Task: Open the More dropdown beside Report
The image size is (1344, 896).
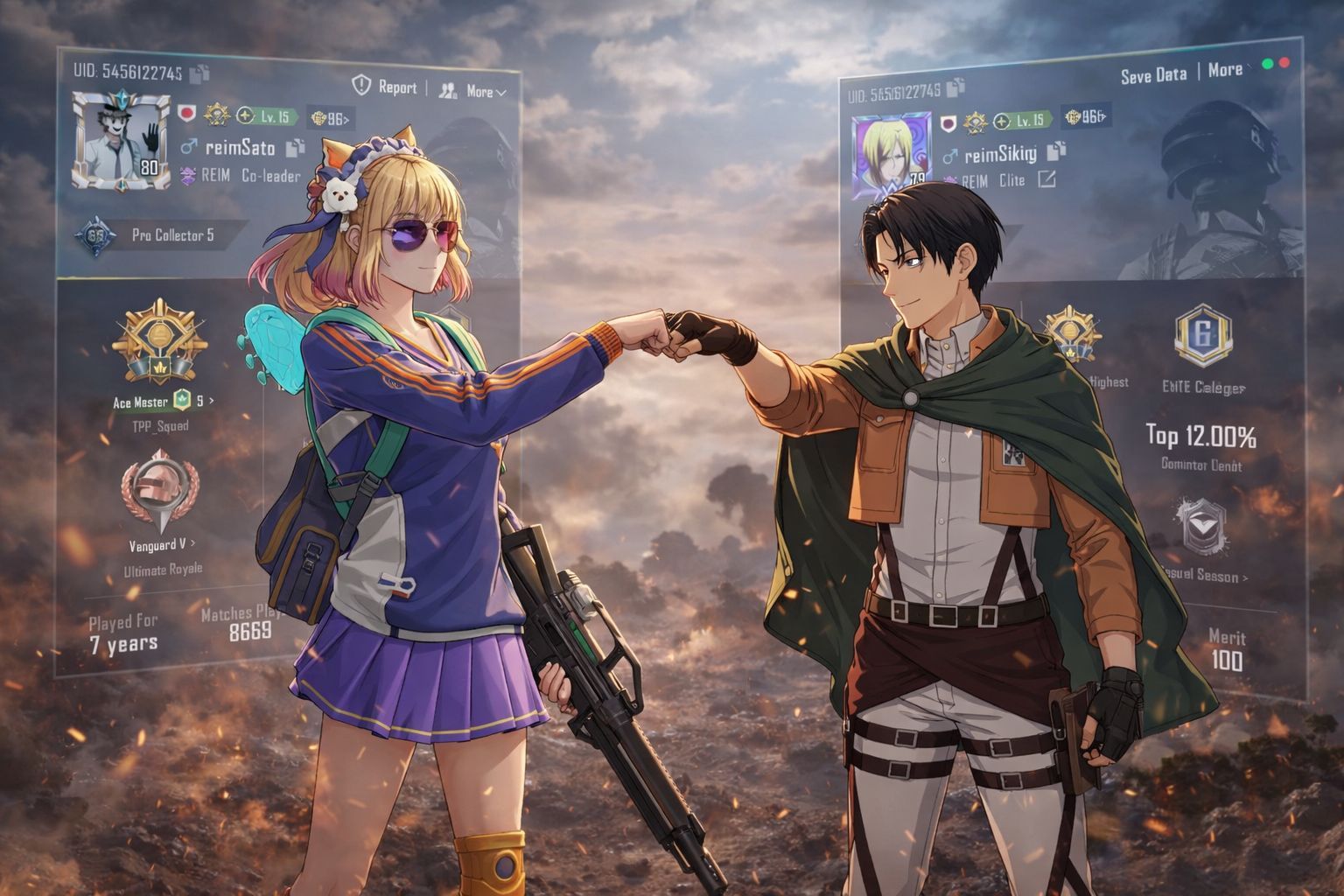Action: (x=474, y=91)
